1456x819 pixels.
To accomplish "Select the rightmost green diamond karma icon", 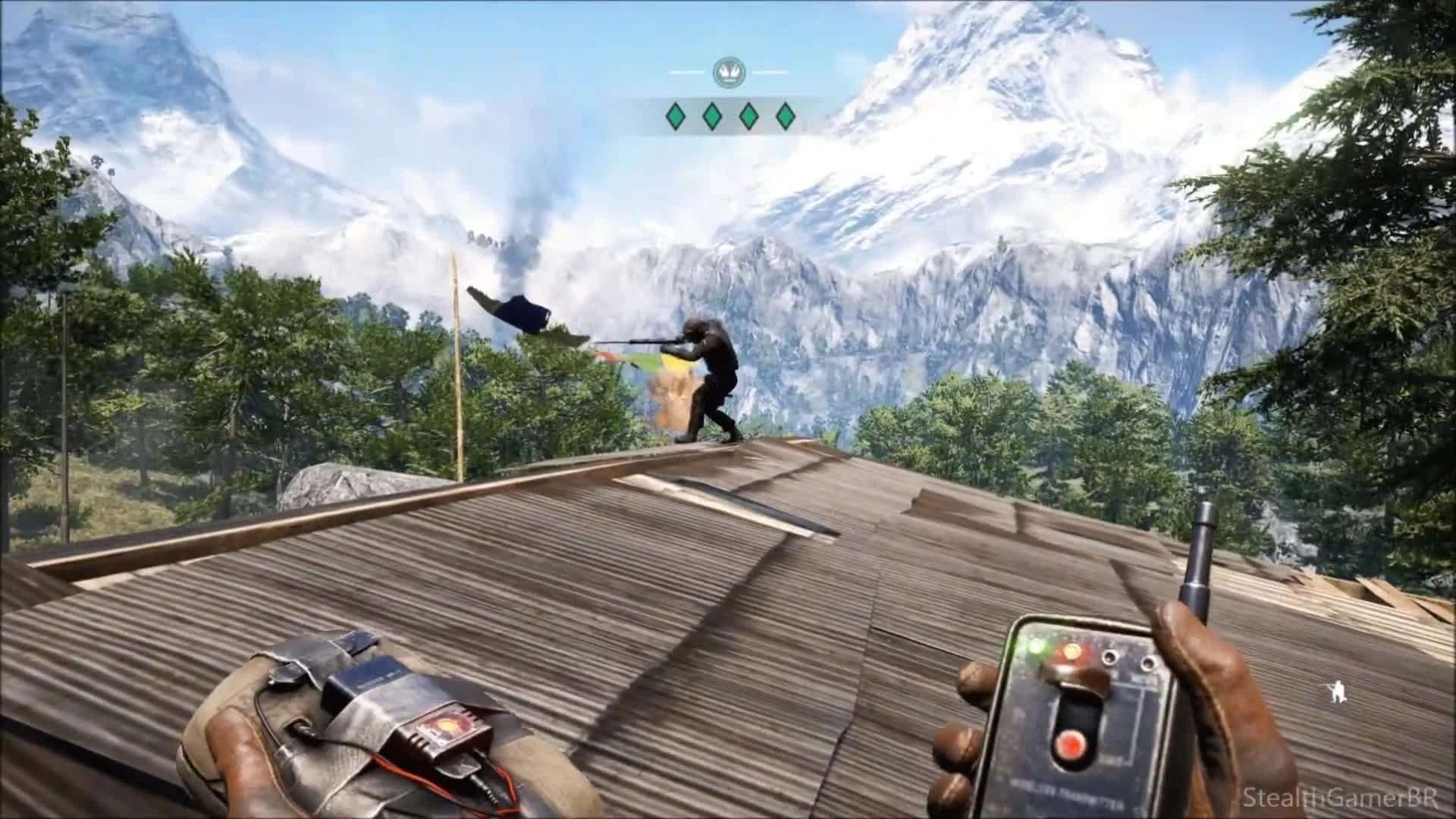I will (784, 115).
